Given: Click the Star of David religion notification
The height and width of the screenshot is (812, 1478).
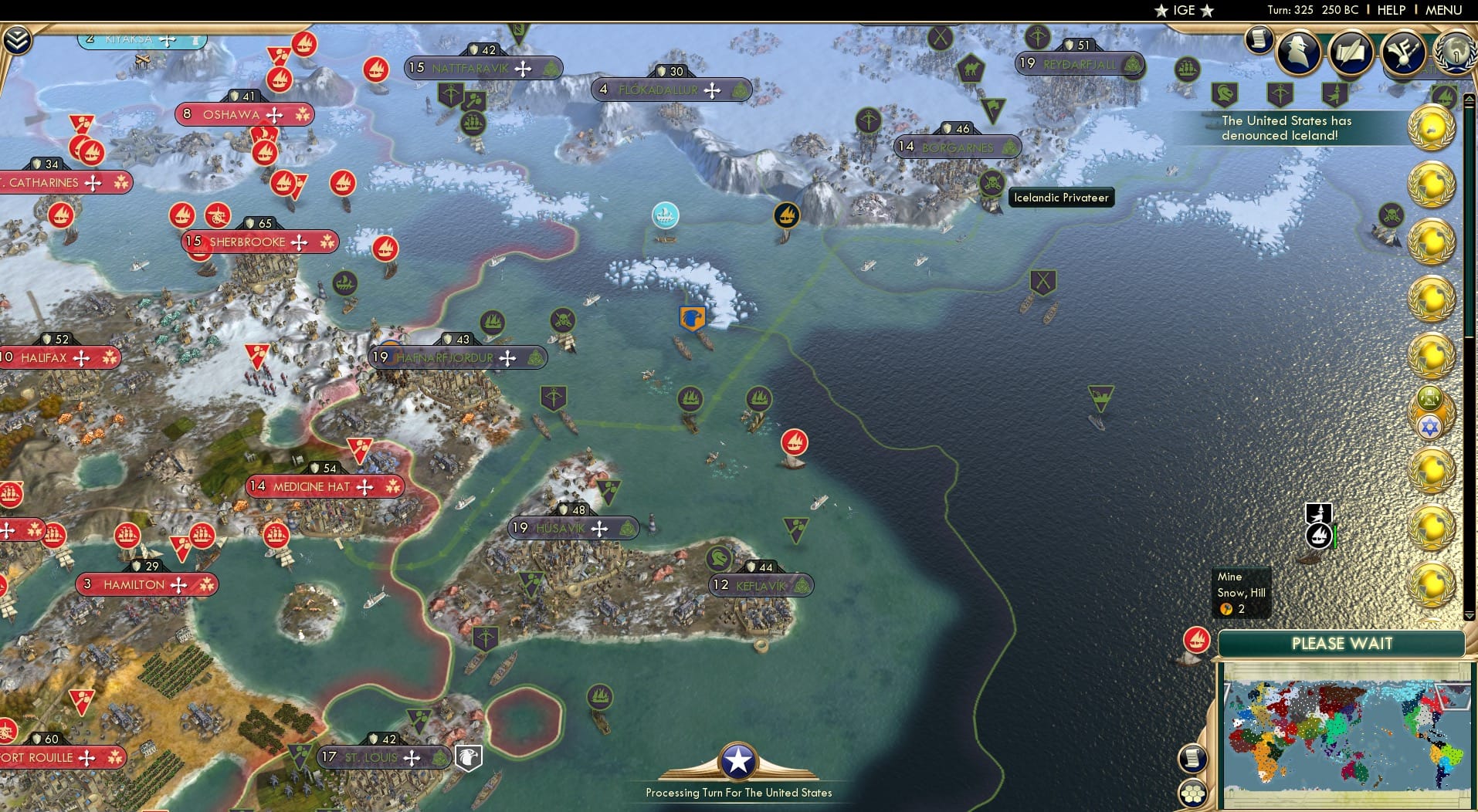Looking at the screenshot, I should (x=1430, y=425).
